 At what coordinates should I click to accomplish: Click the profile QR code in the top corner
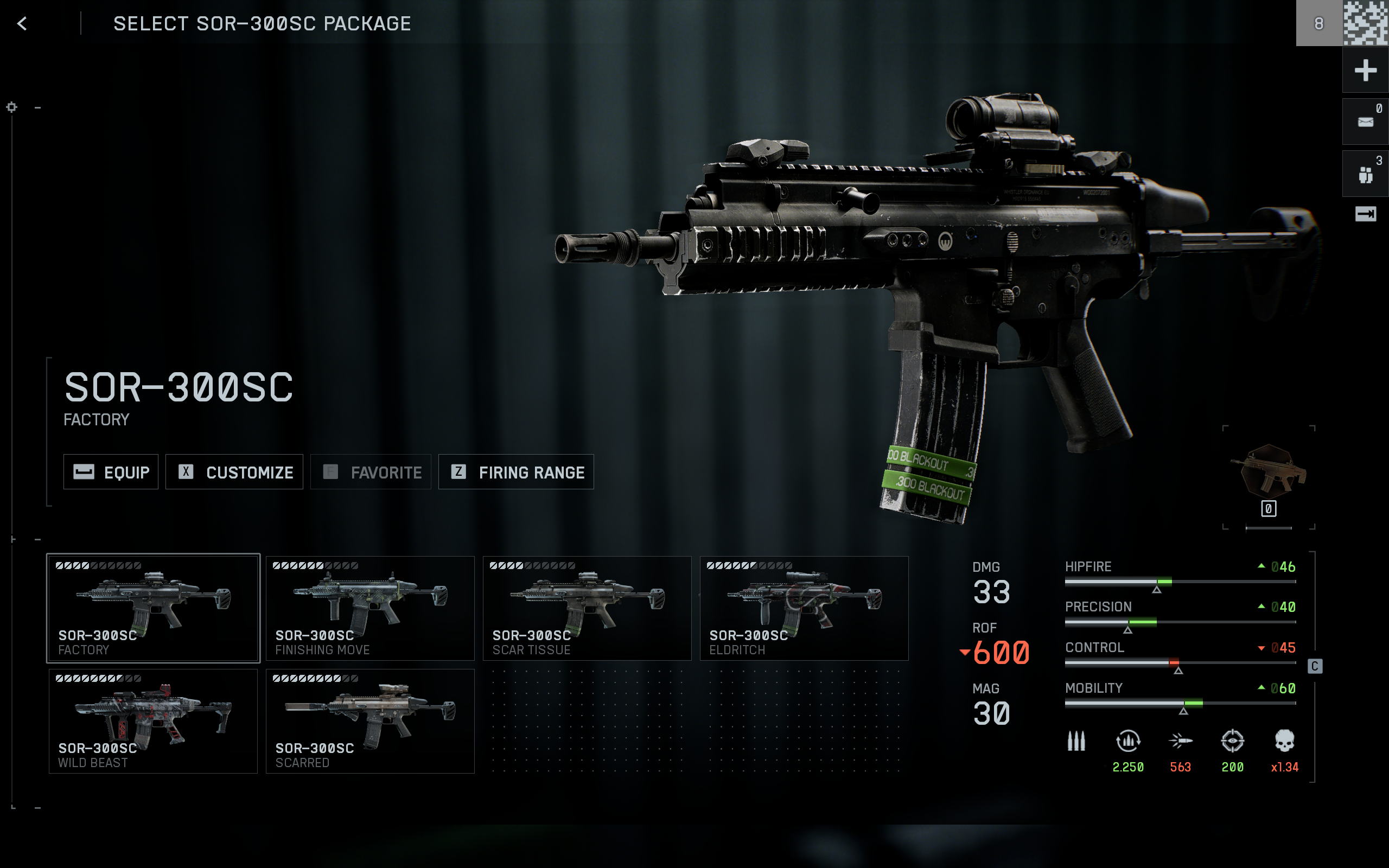(1366, 23)
